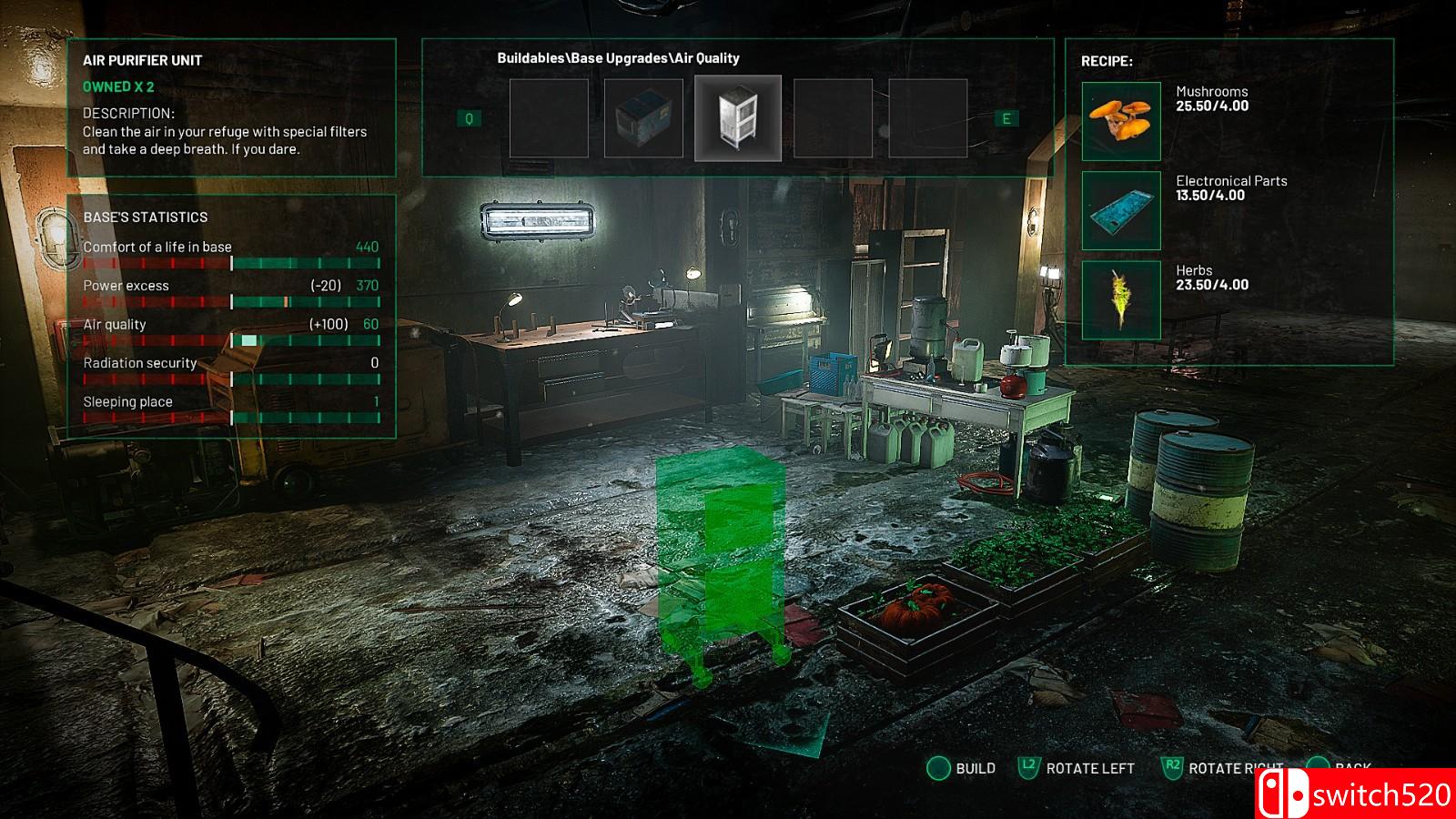Select the Electronical Parts ingredient icon
The height and width of the screenshot is (819, 1456).
(1121, 210)
